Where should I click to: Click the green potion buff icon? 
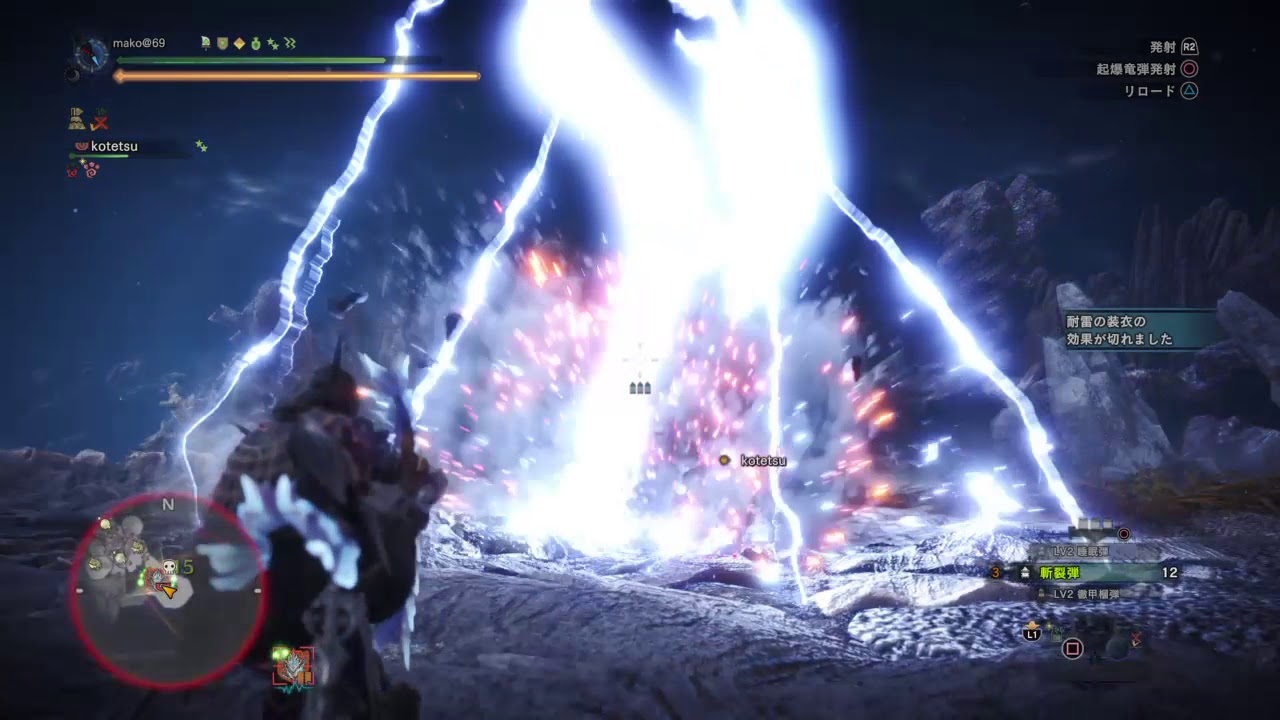(x=256, y=43)
